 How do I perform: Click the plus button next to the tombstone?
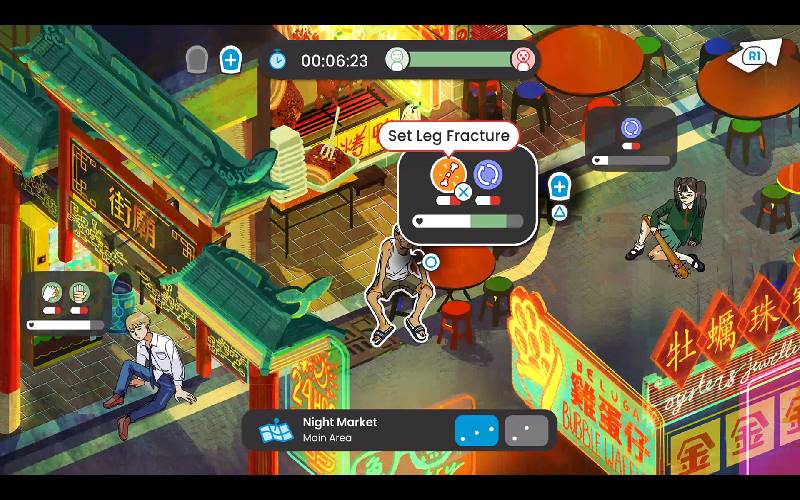click(x=231, y=60)
